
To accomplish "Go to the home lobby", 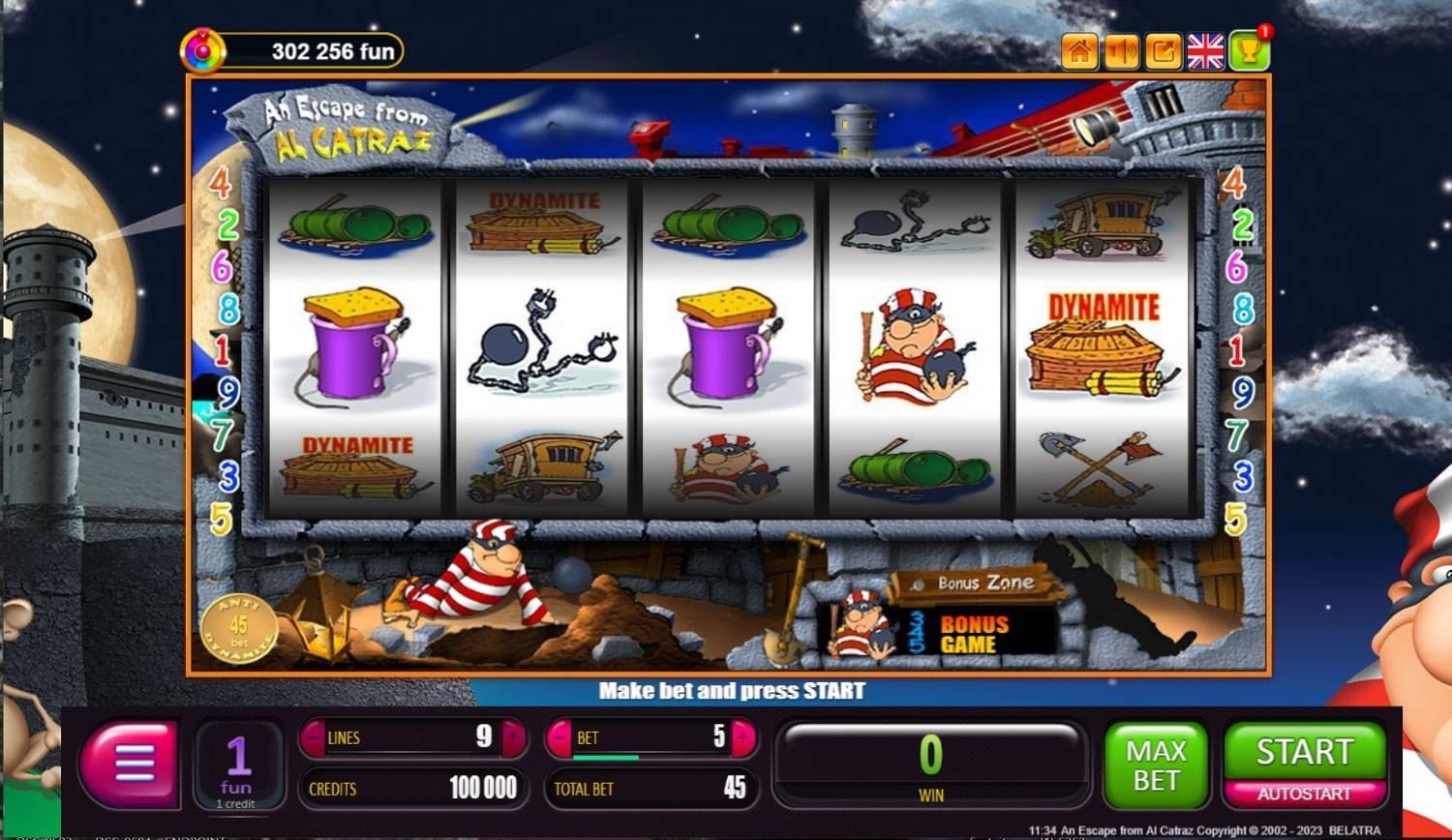I will point(1079,52).
